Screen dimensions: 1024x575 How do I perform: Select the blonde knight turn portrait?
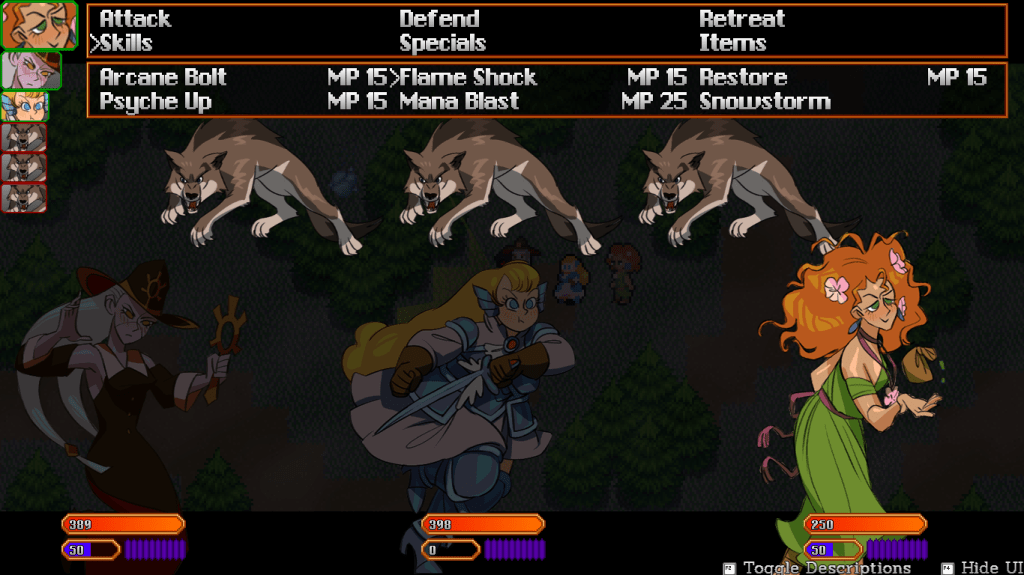tap(23, 106)
